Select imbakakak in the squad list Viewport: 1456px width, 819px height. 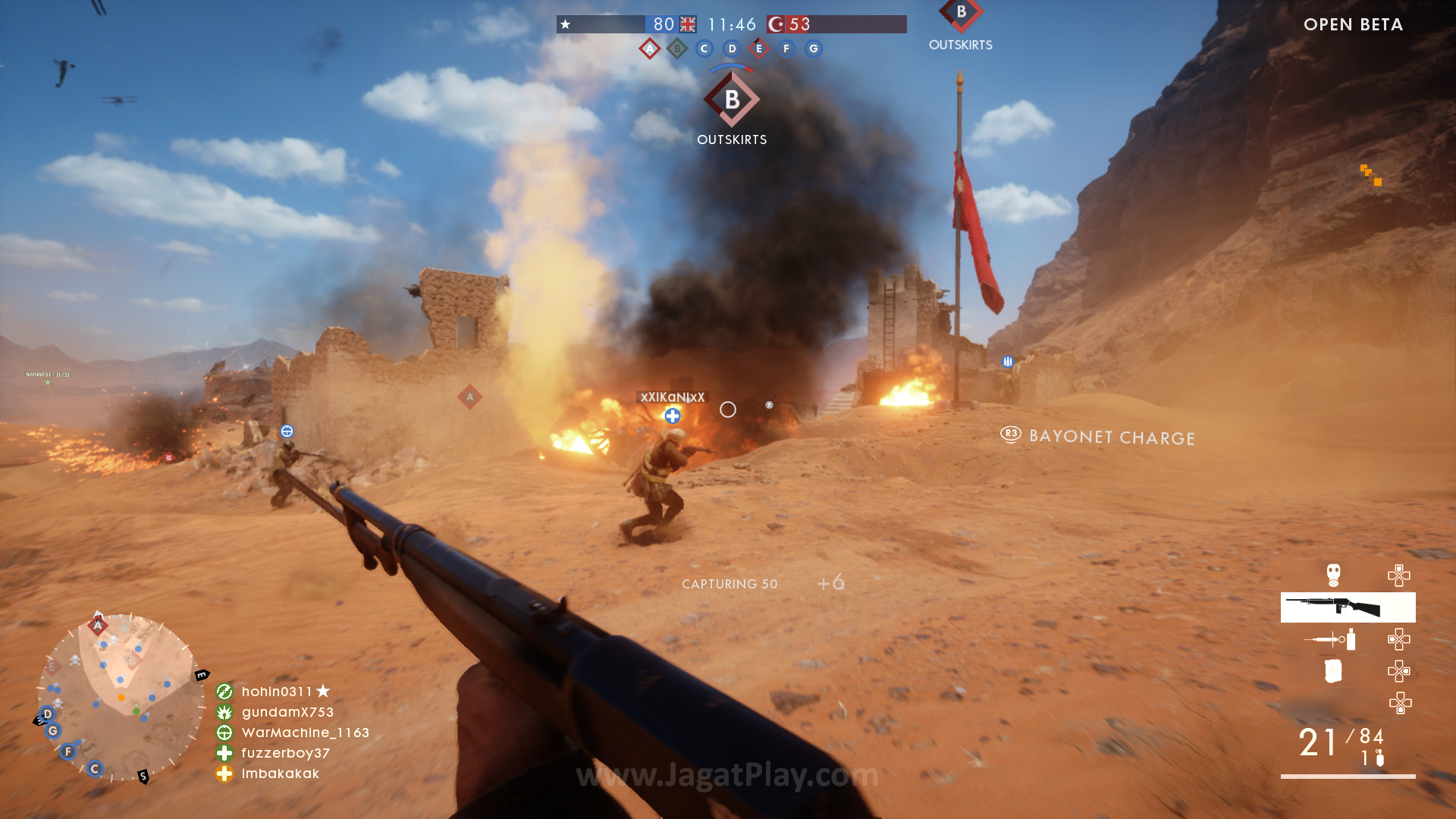coord(280,773)
